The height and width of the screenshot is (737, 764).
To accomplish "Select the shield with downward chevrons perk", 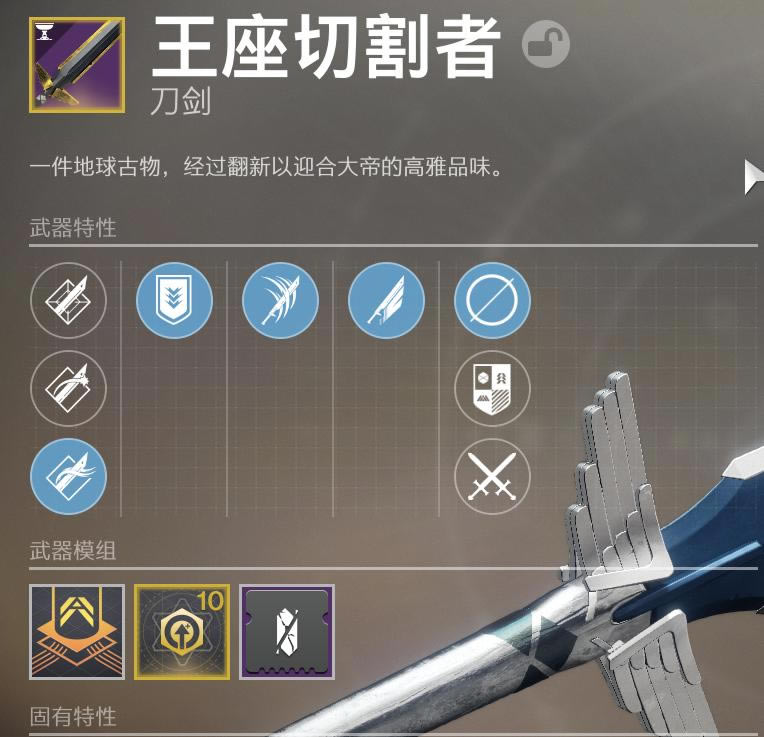I will pos(174,300).
